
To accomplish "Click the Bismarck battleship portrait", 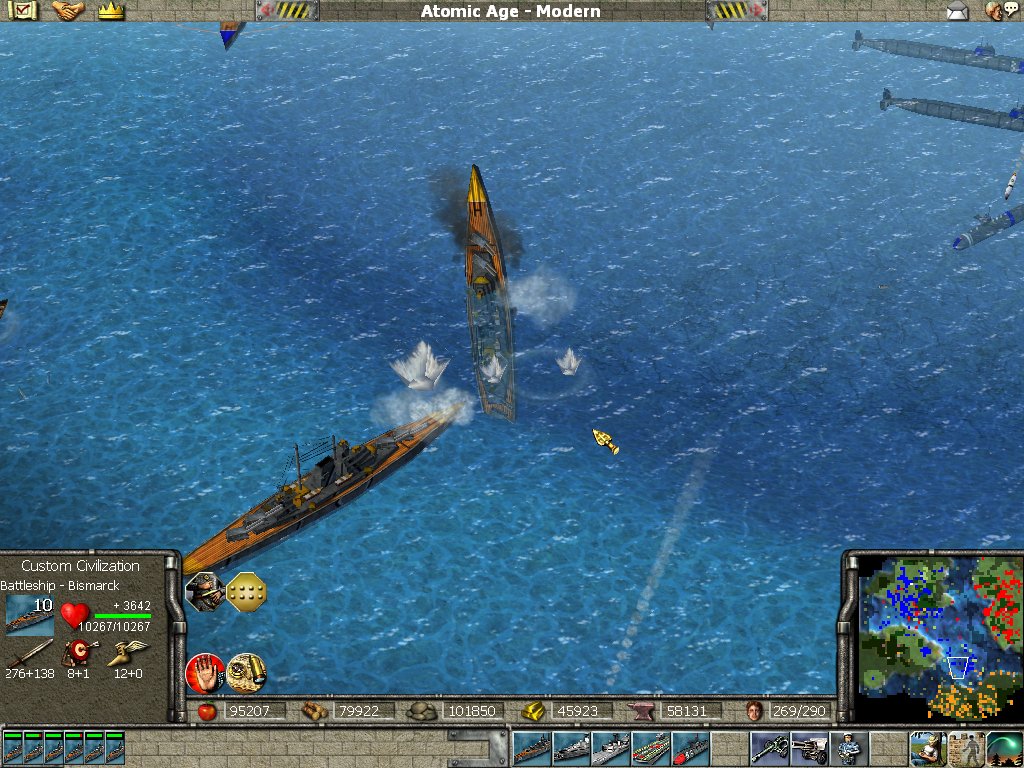I will (x=29, y=614).
